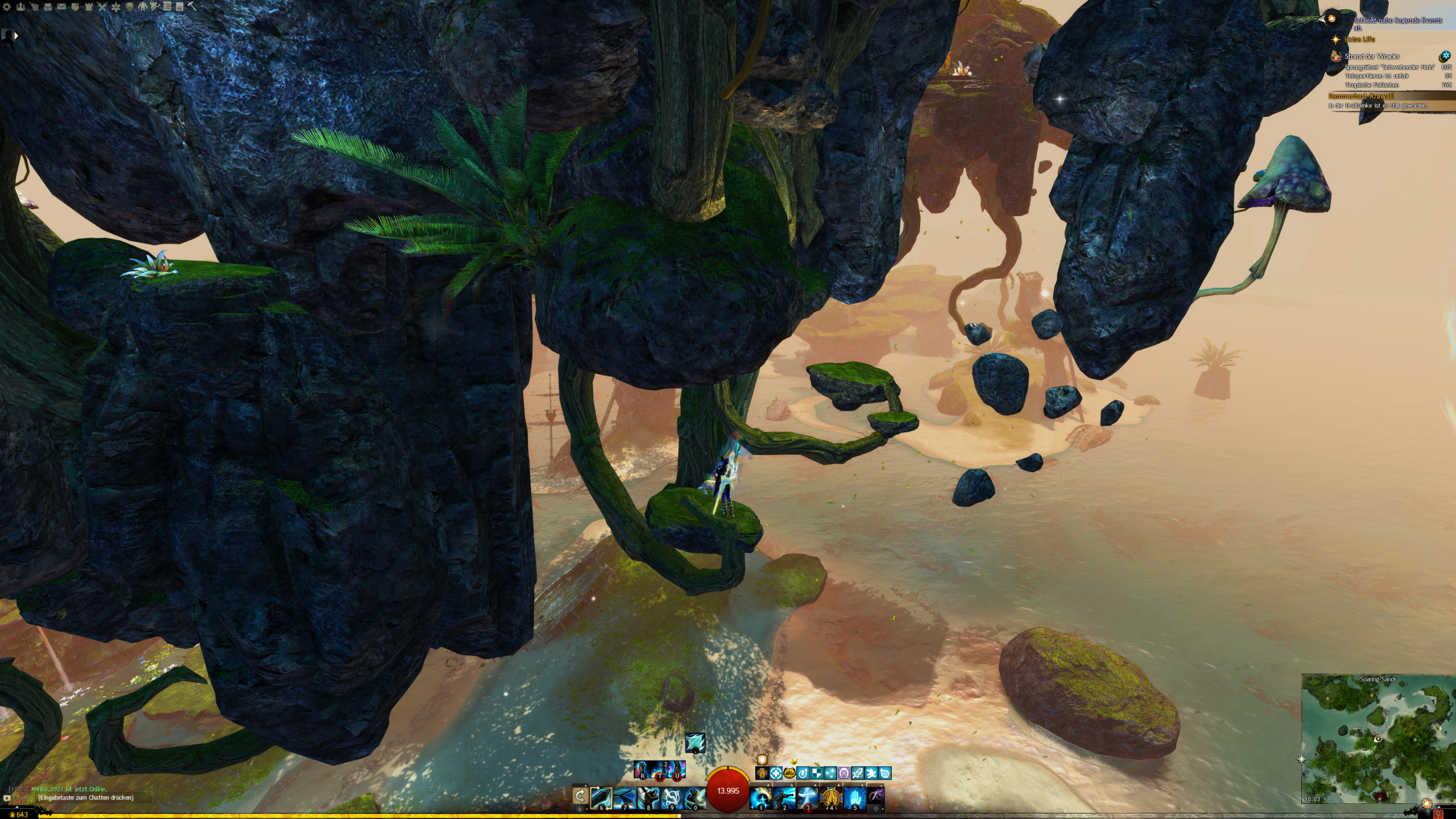Select the Strand der Wracks tracker entry

tap(1372, 56)
